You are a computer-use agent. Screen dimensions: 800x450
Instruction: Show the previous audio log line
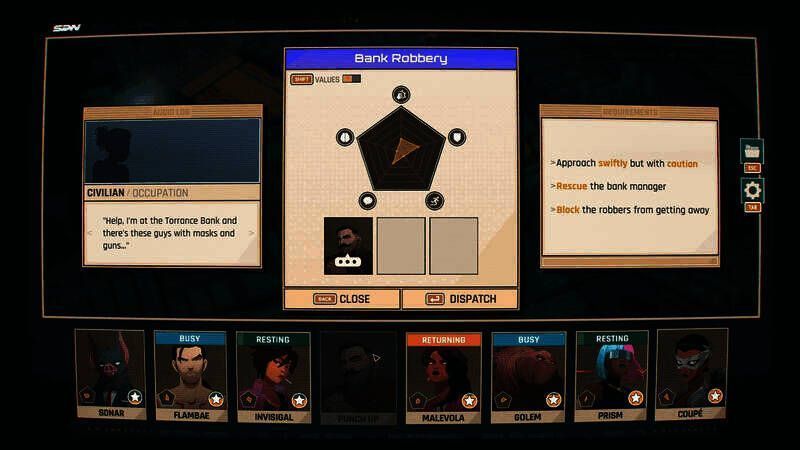[x=92, y=233]
